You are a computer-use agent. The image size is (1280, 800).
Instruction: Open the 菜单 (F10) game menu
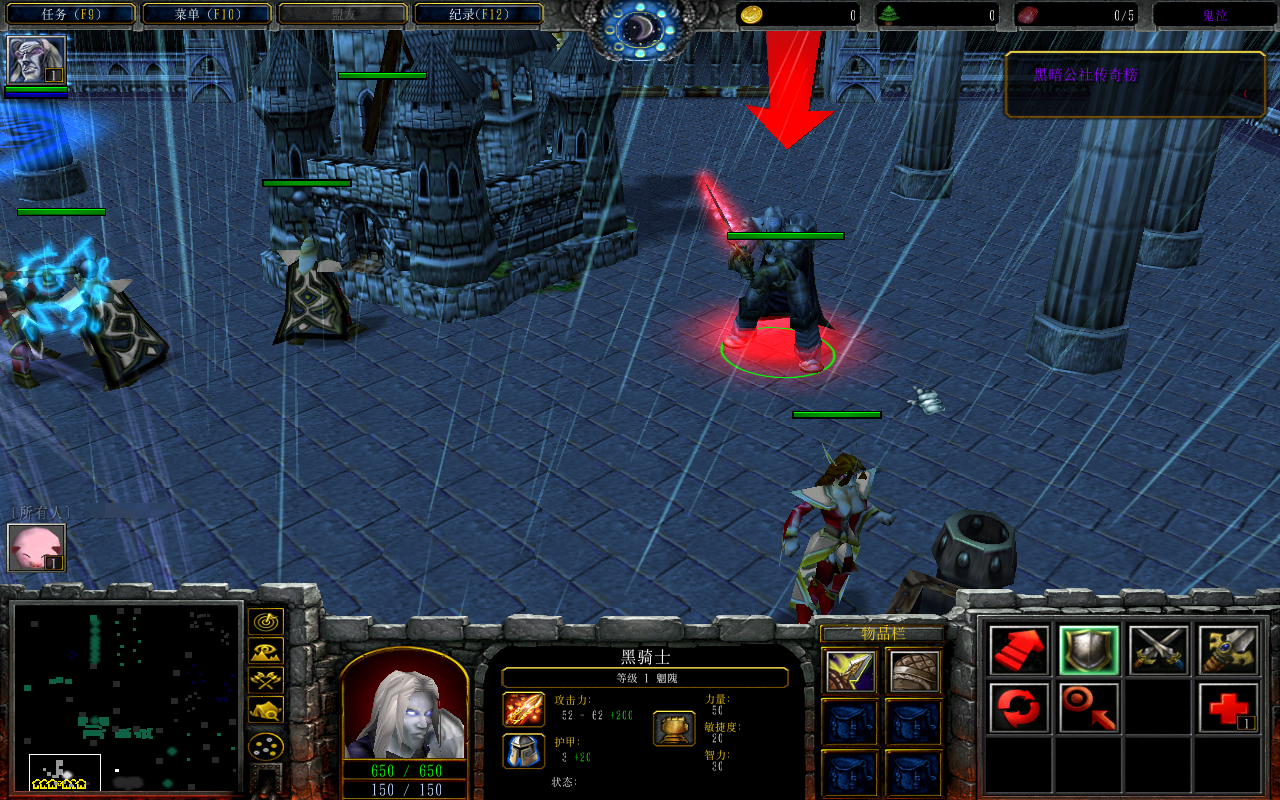point(206,14)
